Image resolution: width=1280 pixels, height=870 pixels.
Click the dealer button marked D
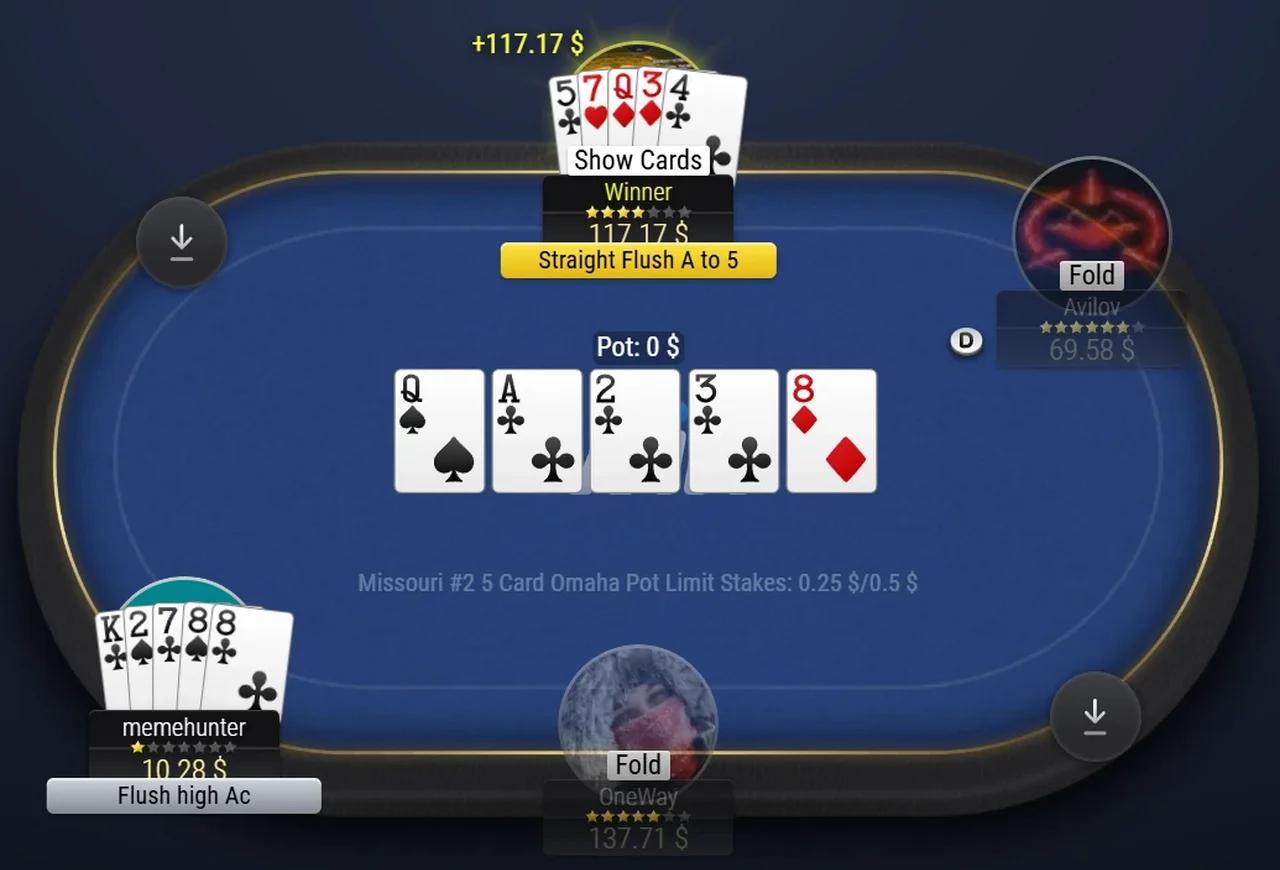[x=966, y=341]
